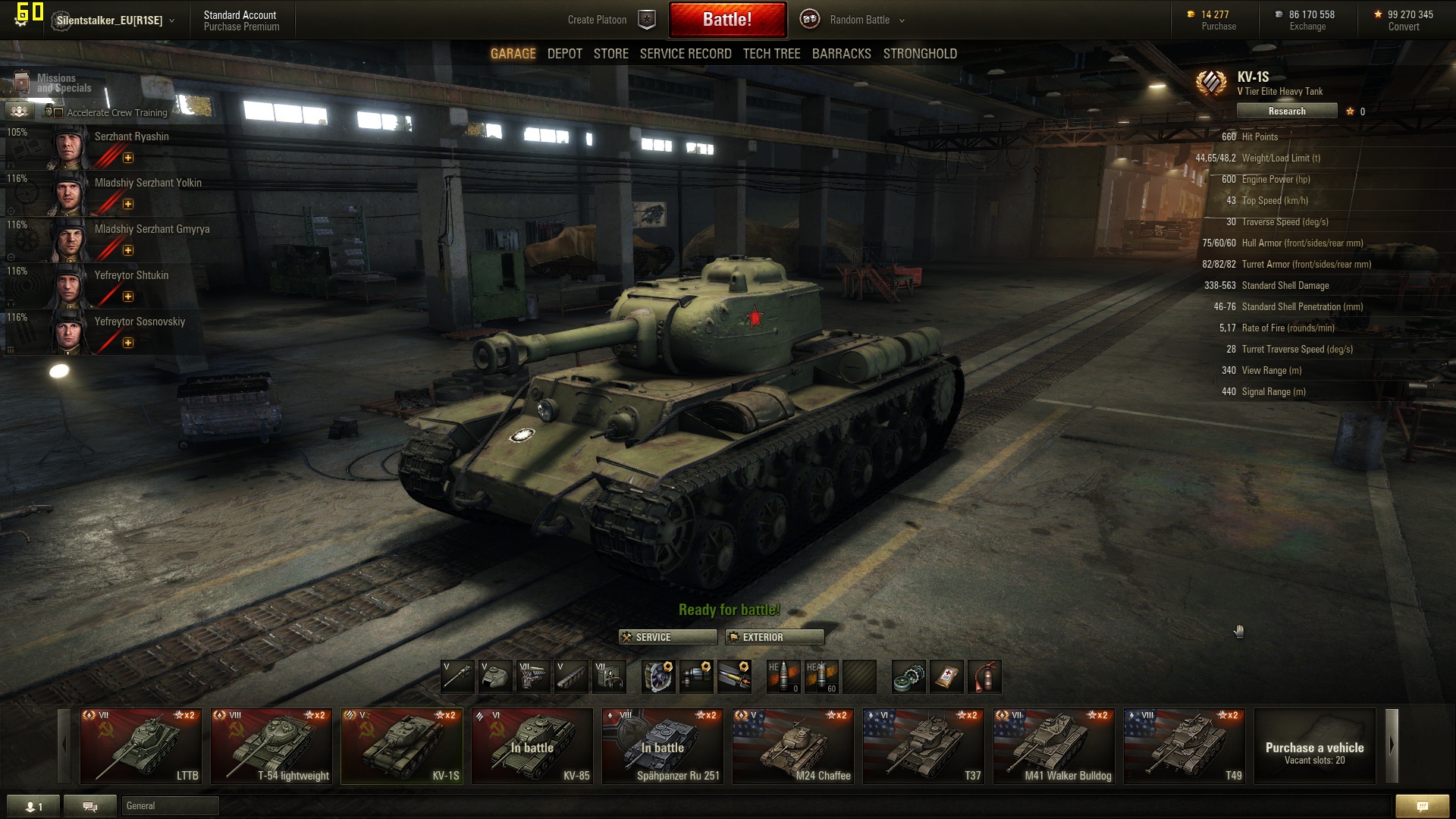
Task: Open the Store tab
Action: [610, 54]
